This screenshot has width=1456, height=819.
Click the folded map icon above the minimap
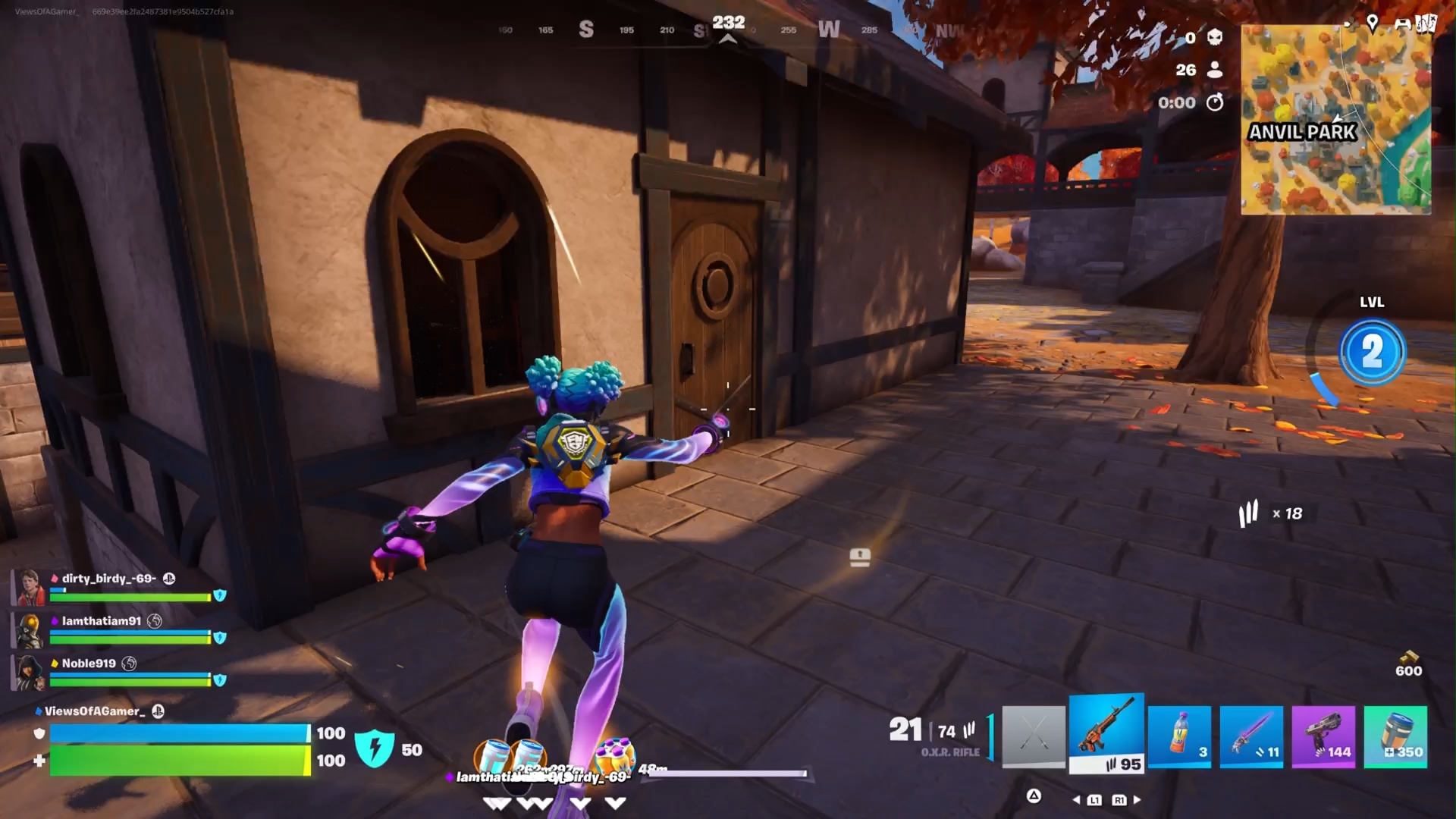point(1426,24)
